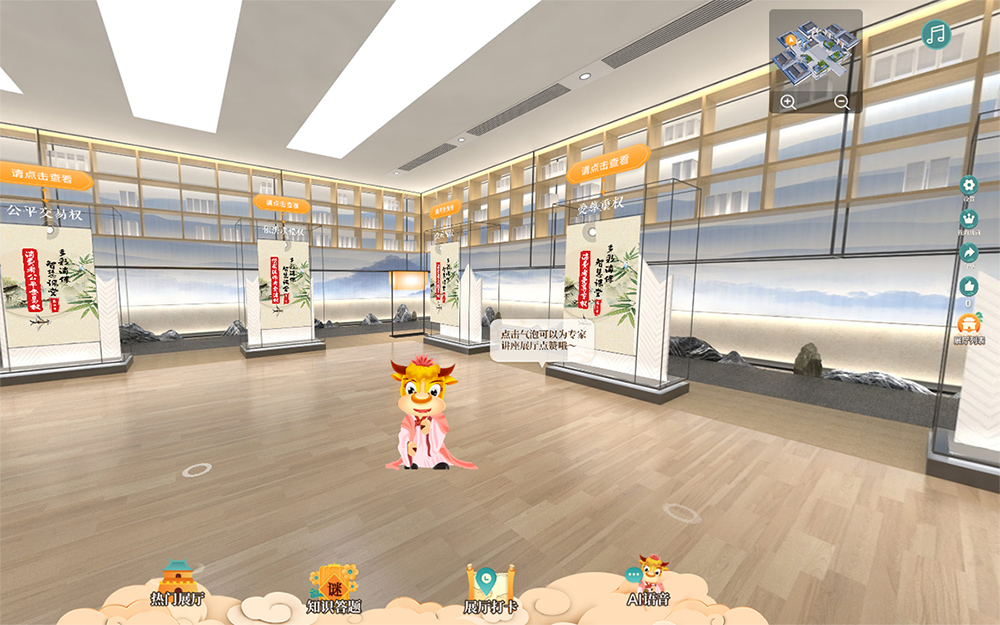Image resolution: width=1000 pixels, height=625 pixels.
Task: Open the 展厅列表 hall list
Action: click(969, 326)
